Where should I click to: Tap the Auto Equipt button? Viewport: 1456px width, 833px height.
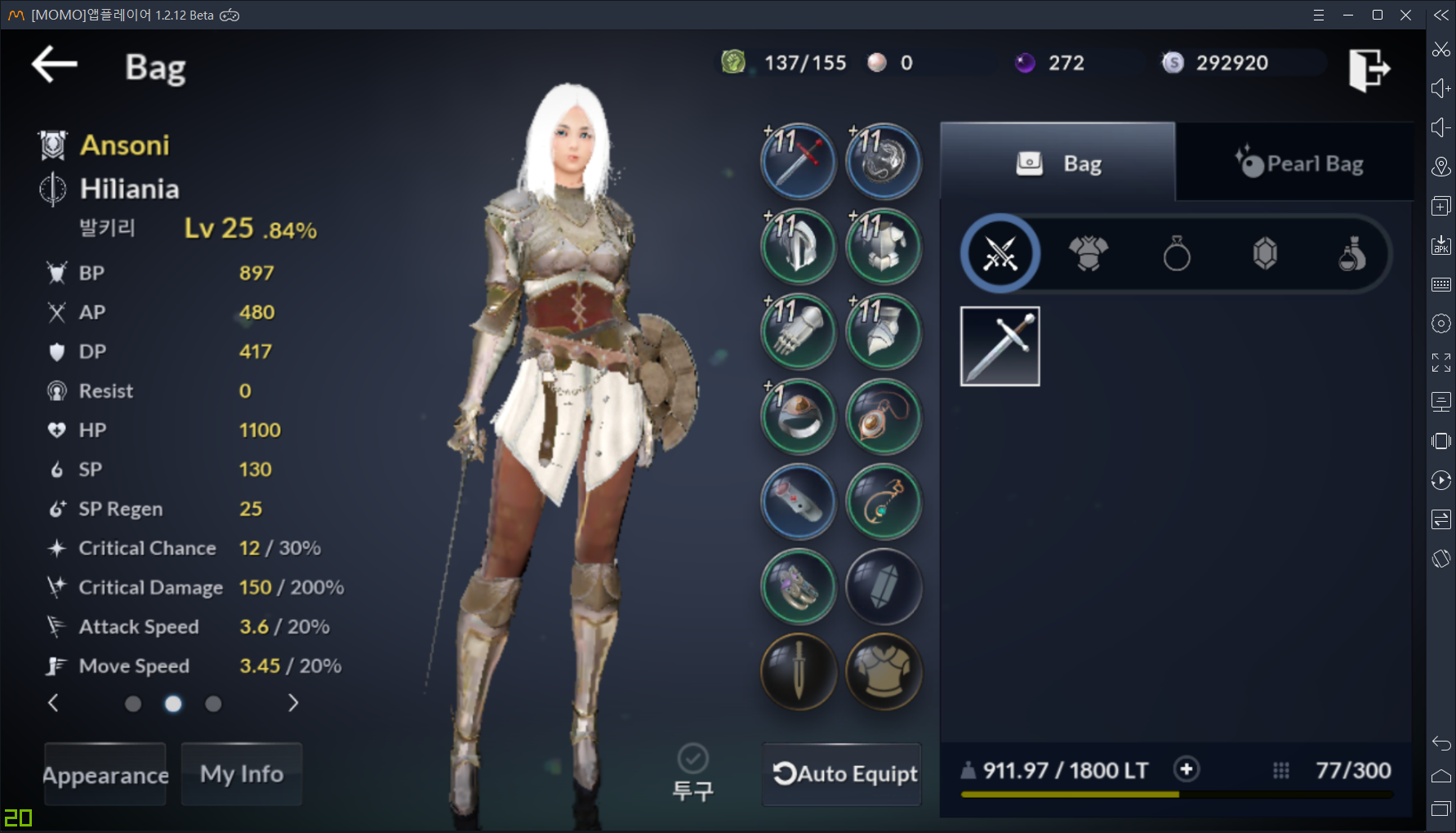844,774
